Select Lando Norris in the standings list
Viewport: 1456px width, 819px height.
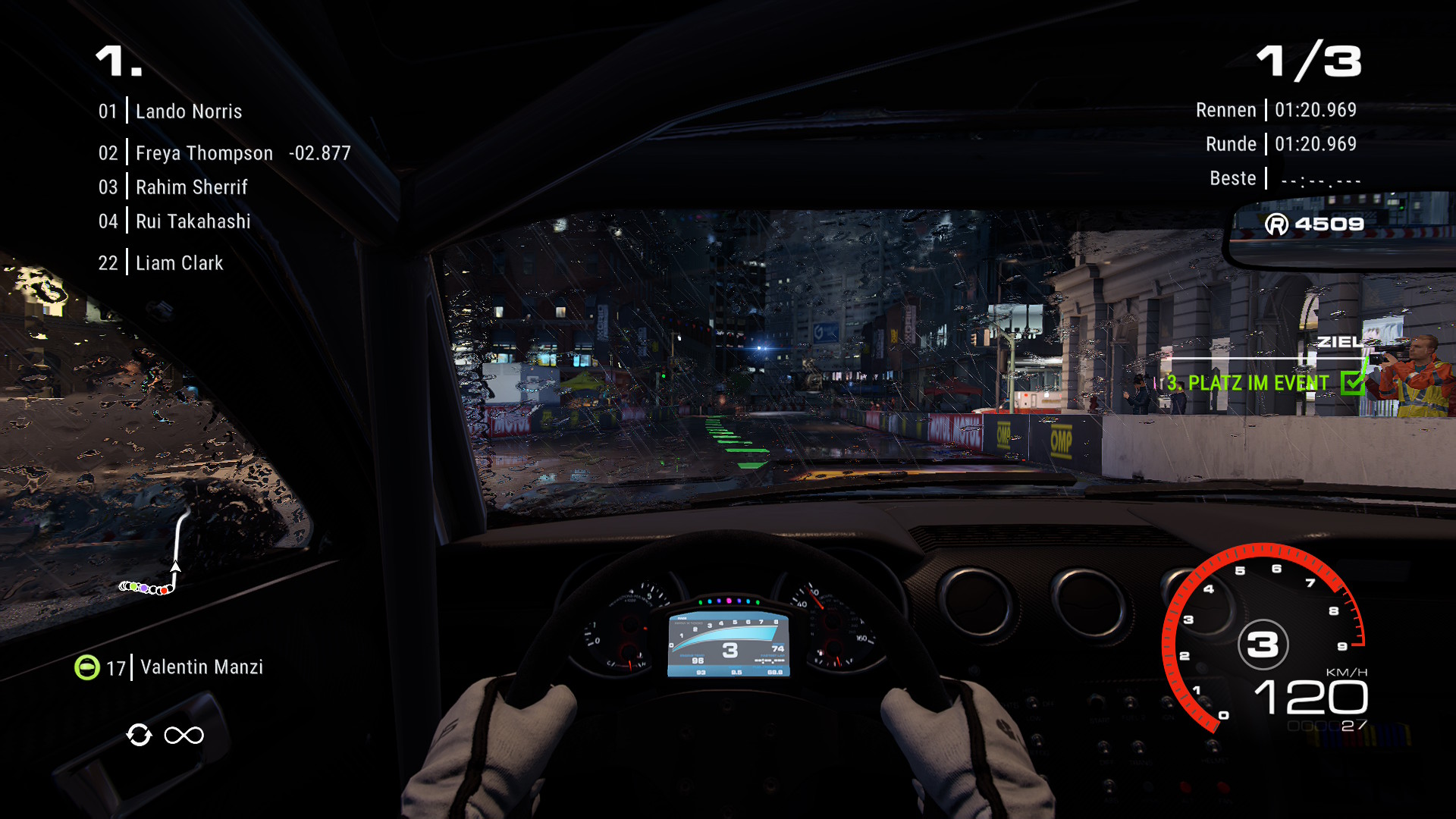point(188,111)
